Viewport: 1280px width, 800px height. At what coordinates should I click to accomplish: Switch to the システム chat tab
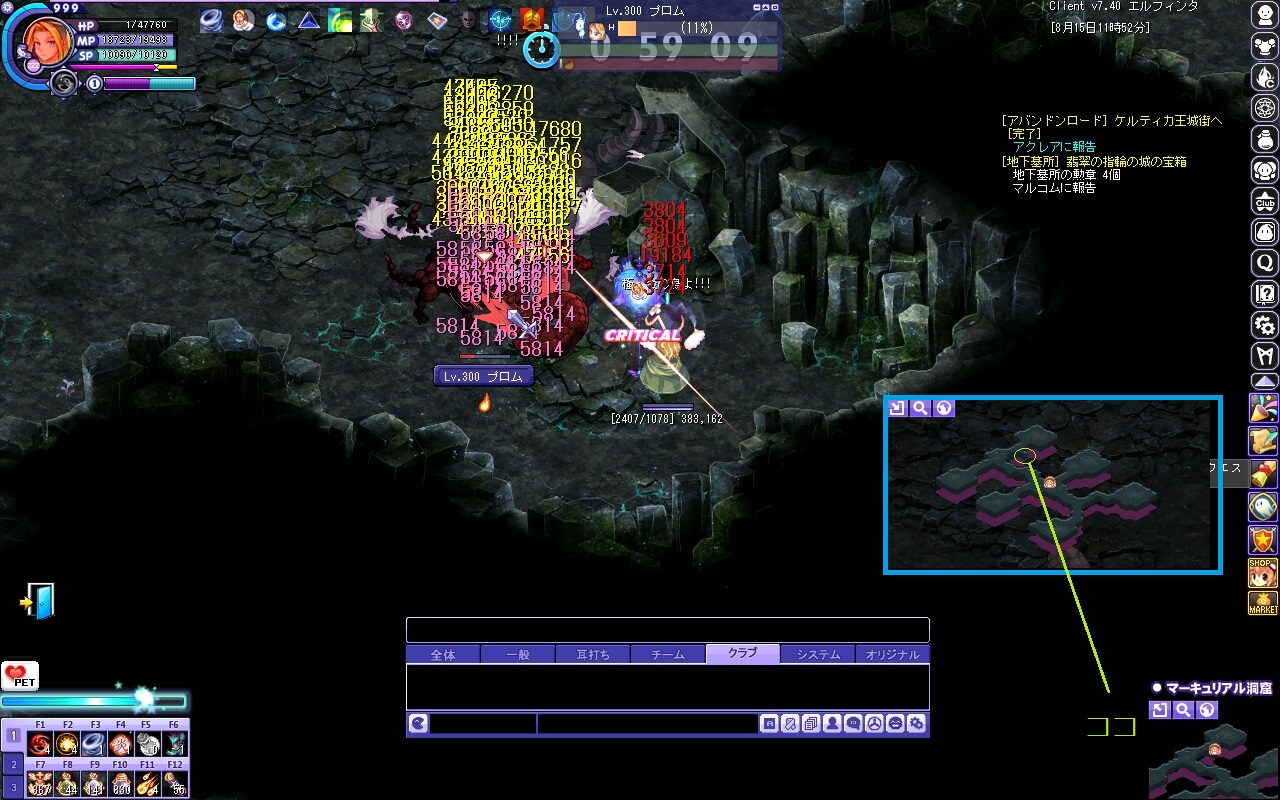818,655
